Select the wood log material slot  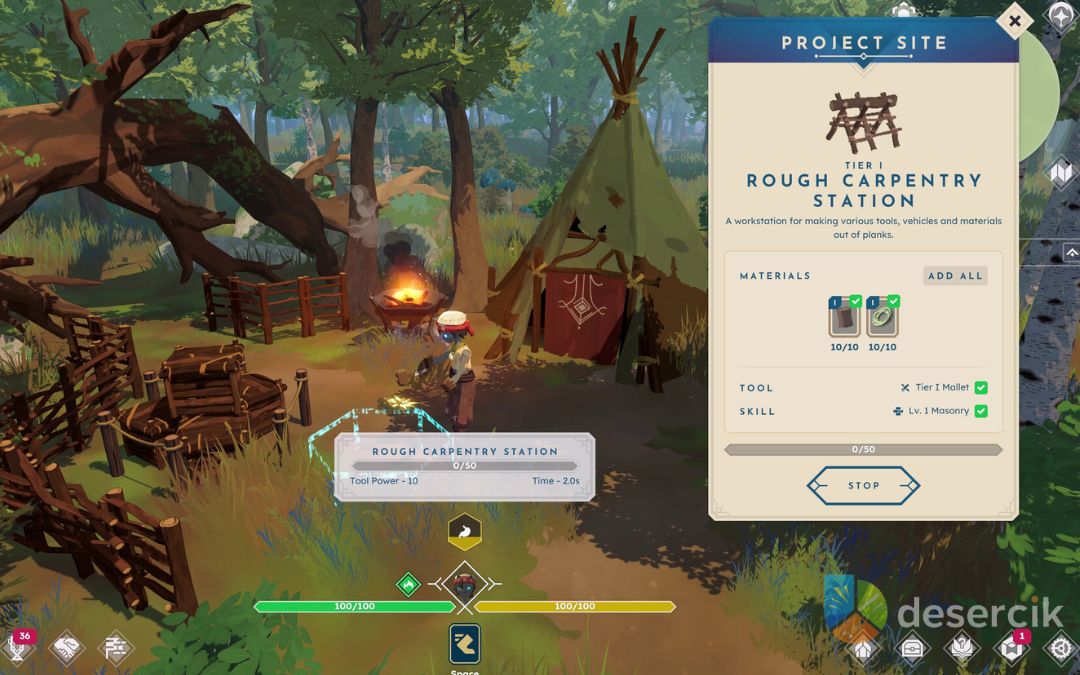coord(845,318)
